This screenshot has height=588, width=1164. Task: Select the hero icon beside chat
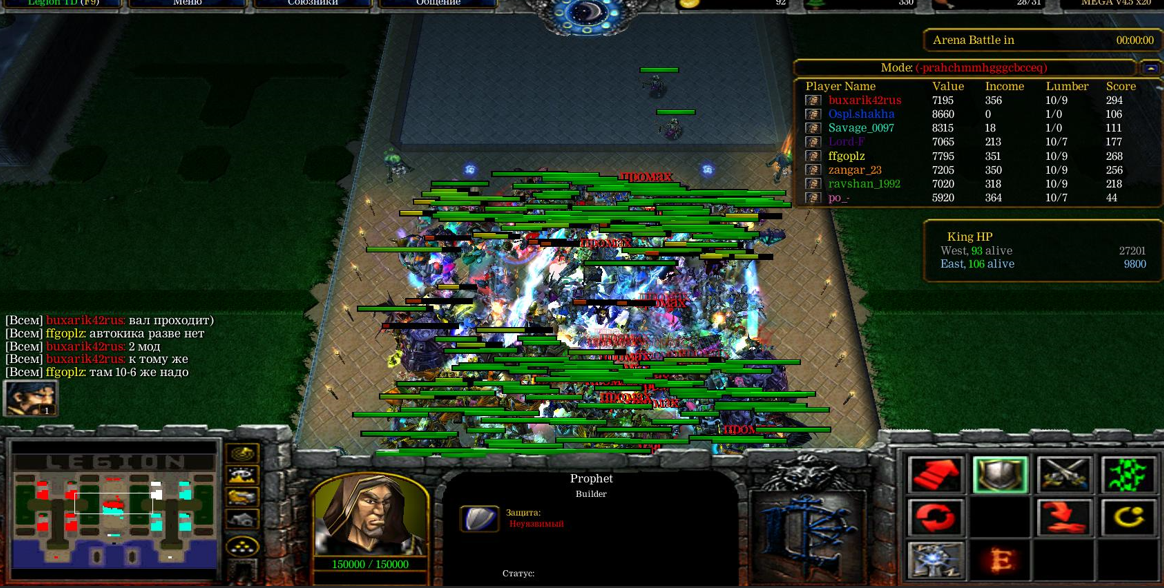30,398
